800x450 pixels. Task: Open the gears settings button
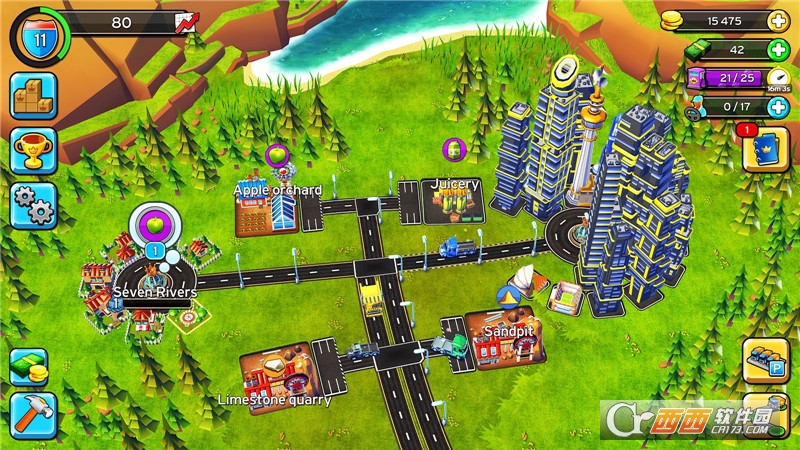(x=33, y=206)
